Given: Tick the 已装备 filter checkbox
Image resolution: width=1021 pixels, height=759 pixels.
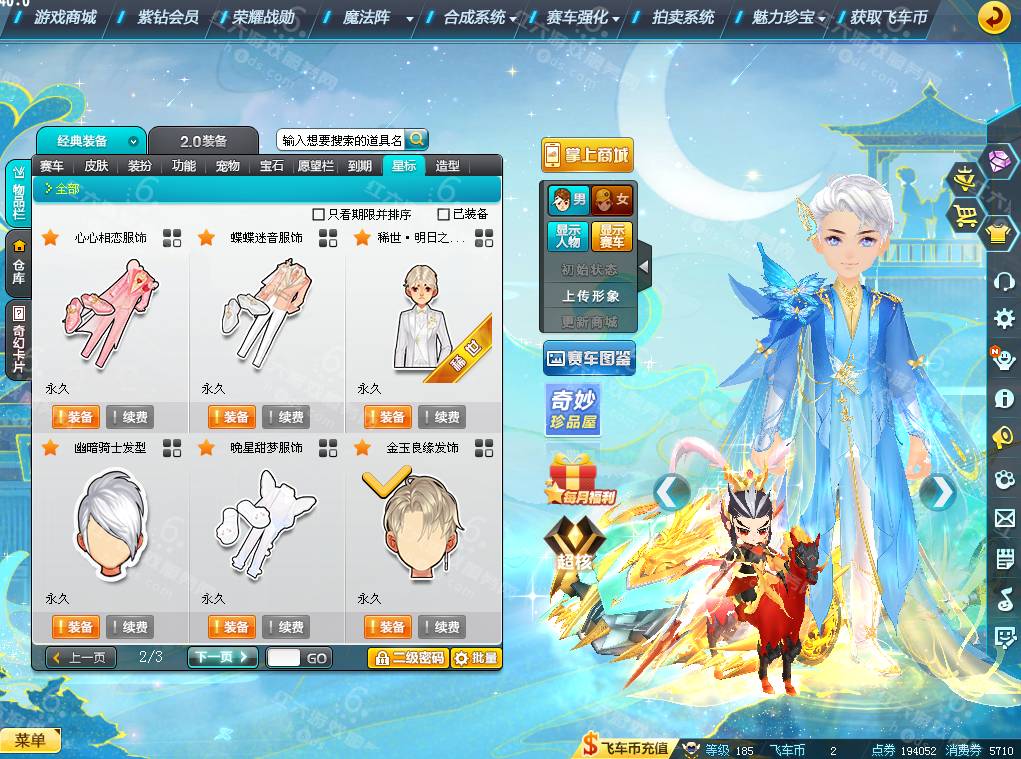Looking at the screenshot, I should point(444,214).
